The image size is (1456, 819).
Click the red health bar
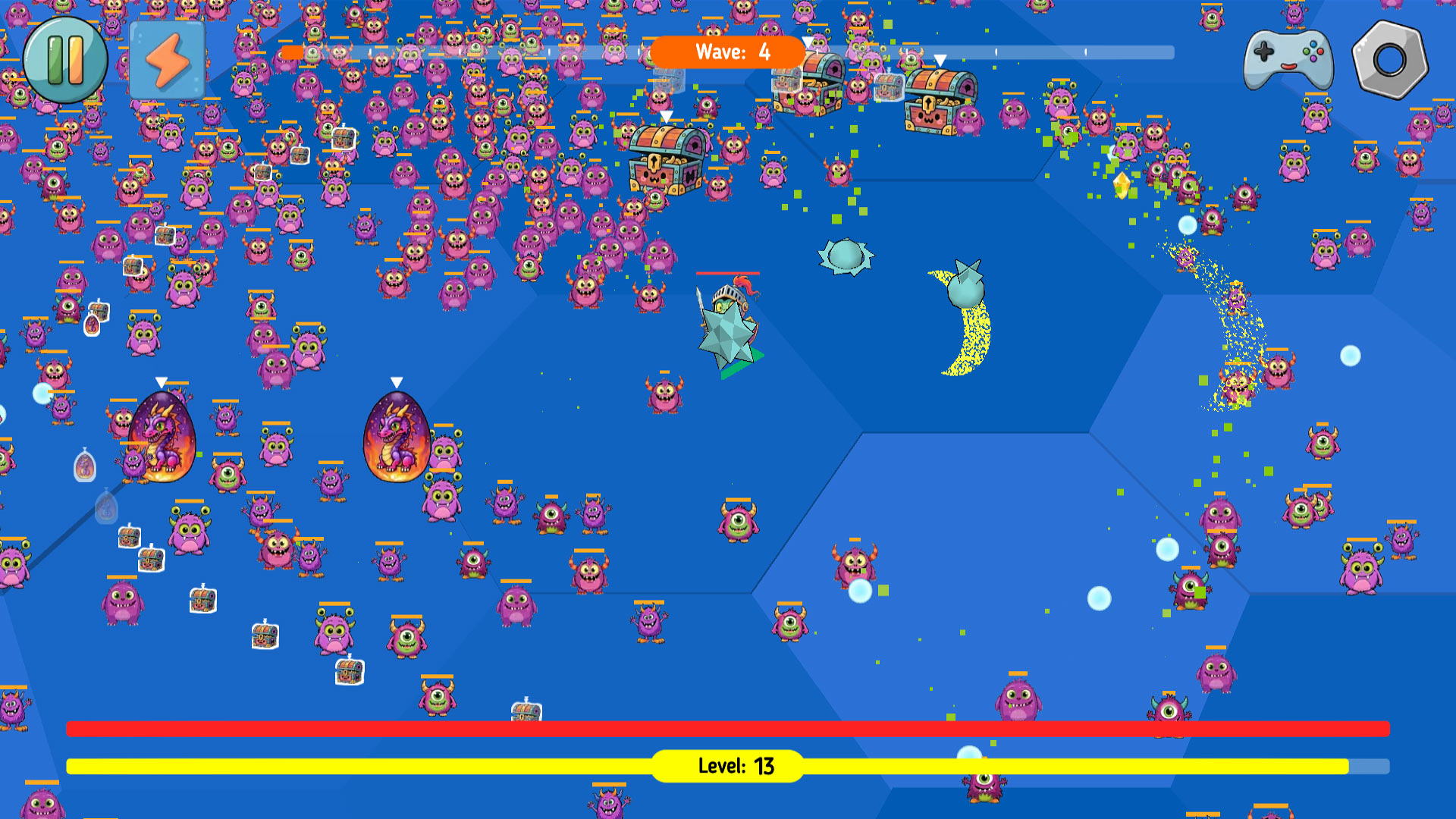379,728
